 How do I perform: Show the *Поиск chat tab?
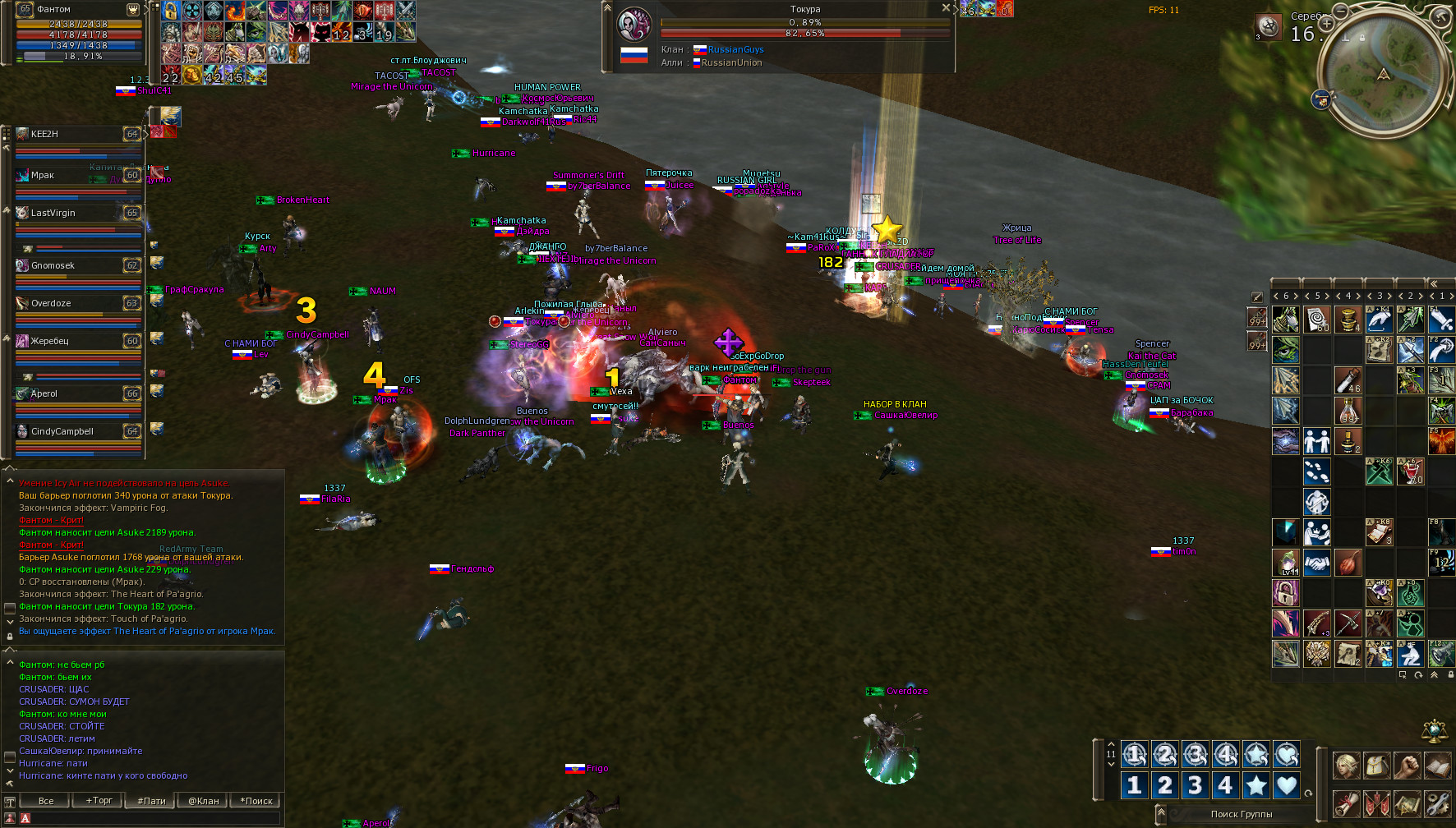click(256, 800)
